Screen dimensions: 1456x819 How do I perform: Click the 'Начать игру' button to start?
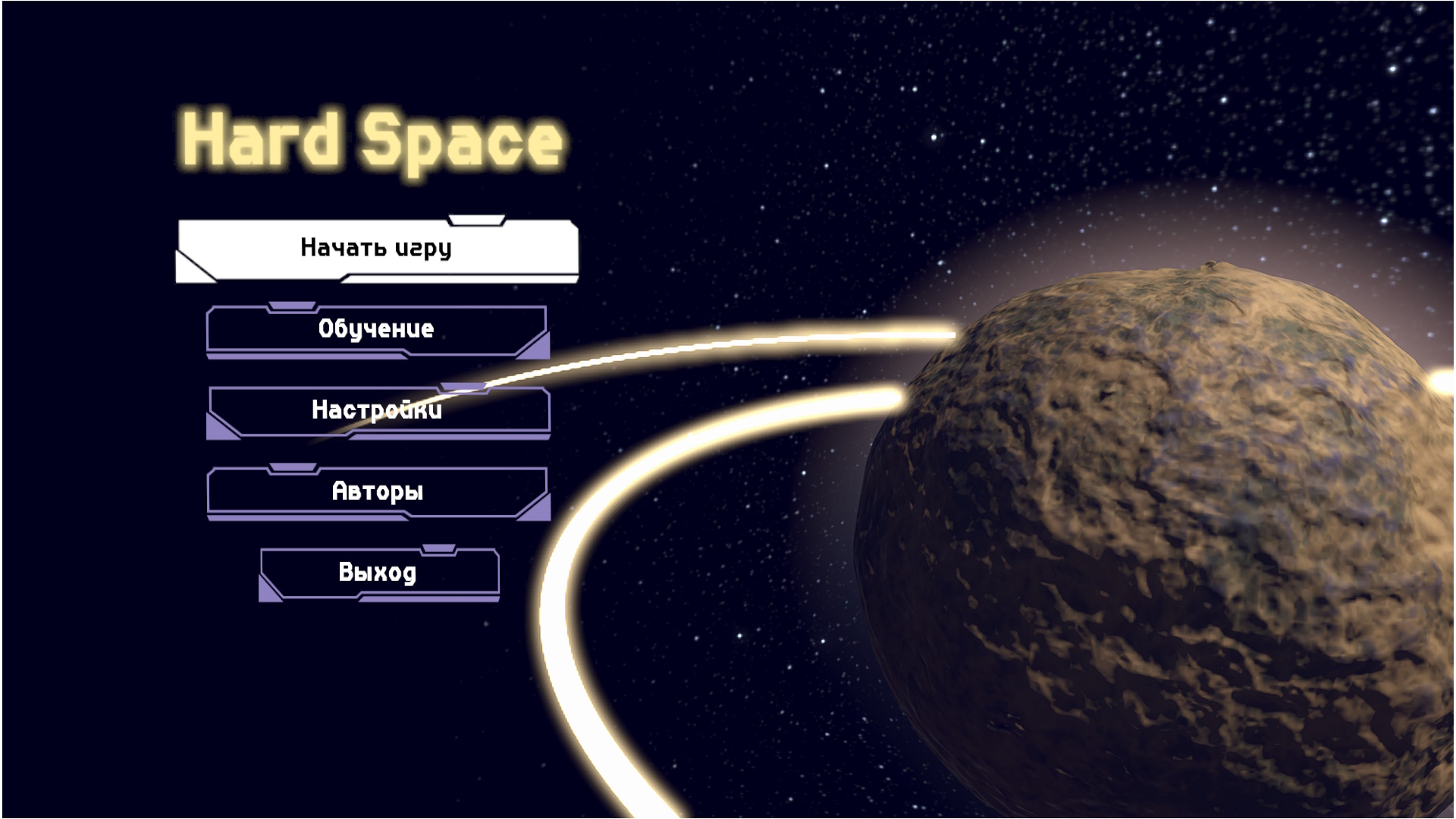pos(377,249)
